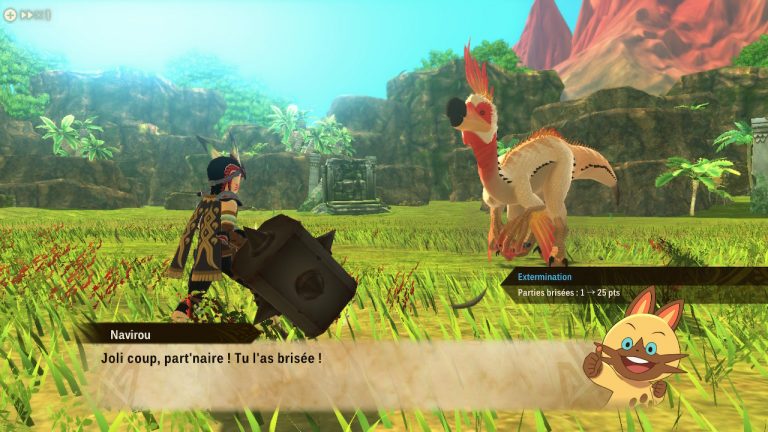The height and width of the screenshot is (432, 768).
Task: Advance Navirou's dialogue text box
Action: click(x=330, y=370)
